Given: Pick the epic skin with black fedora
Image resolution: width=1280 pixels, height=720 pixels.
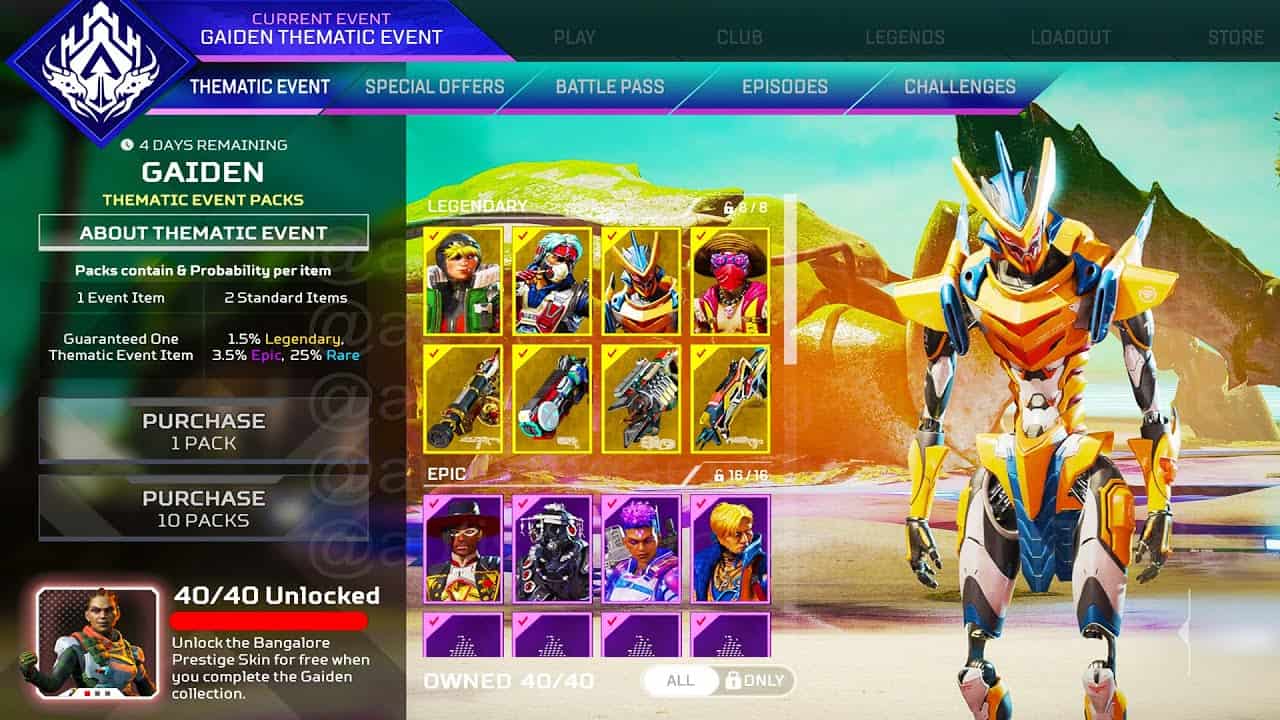Looking at the screenshot, I should coord(463,548).
